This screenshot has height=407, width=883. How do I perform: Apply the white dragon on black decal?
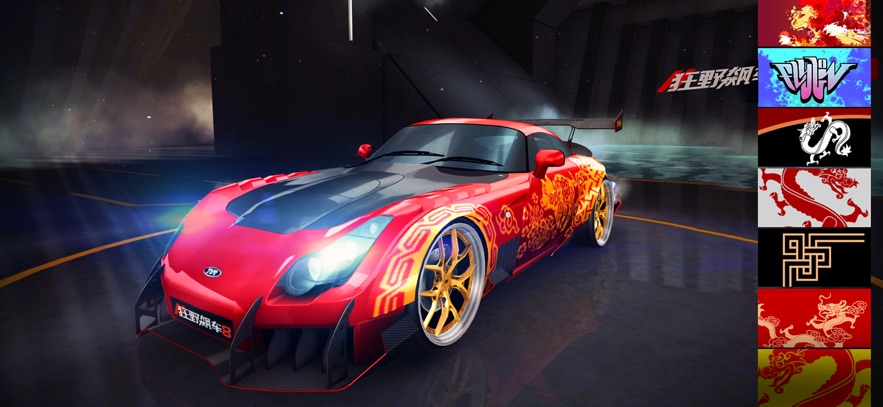tap(814, 136)
